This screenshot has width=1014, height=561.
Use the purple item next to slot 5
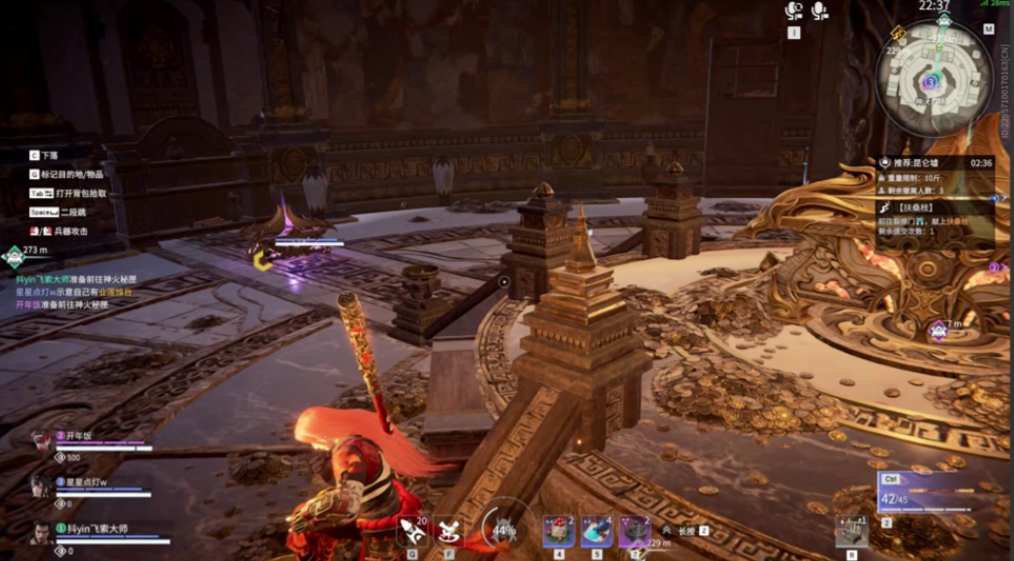[x=634, y=530]
